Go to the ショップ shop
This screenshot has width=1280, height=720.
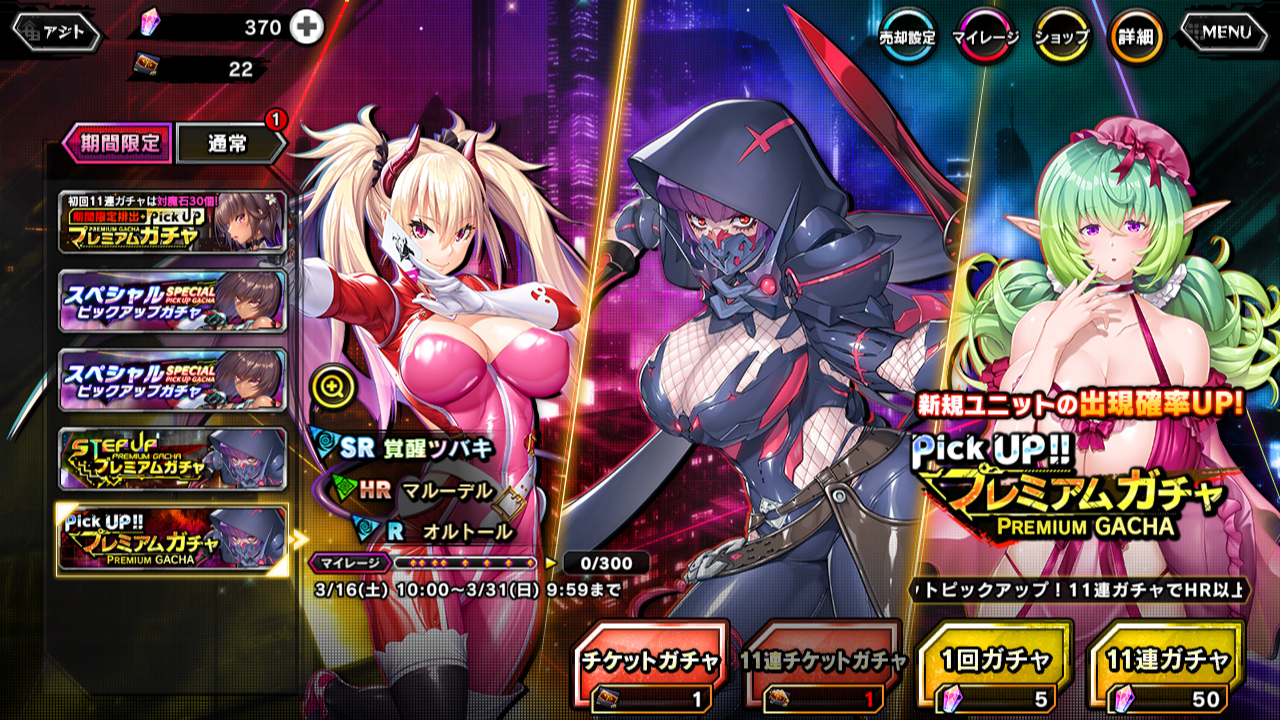pos(1061,36)
